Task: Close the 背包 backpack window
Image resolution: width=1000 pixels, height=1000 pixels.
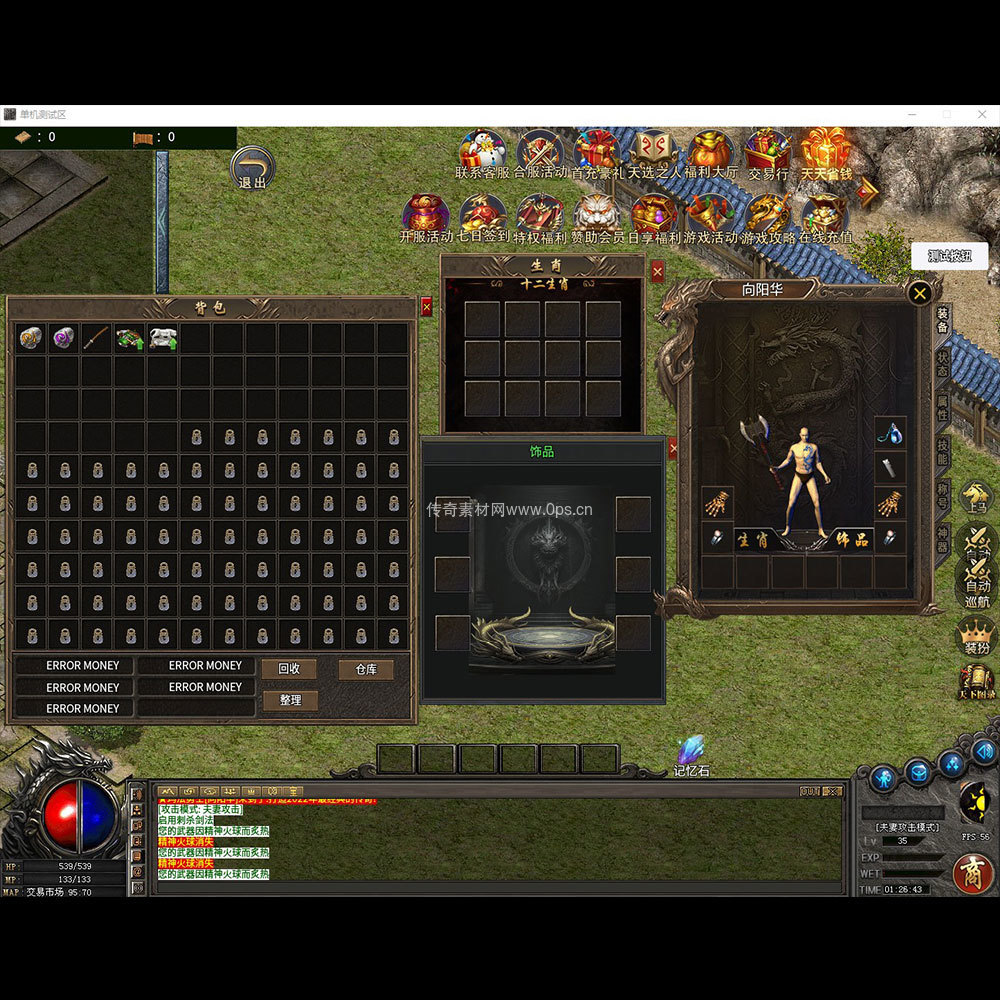Action: pyautogui.click(x=427, y=307)
